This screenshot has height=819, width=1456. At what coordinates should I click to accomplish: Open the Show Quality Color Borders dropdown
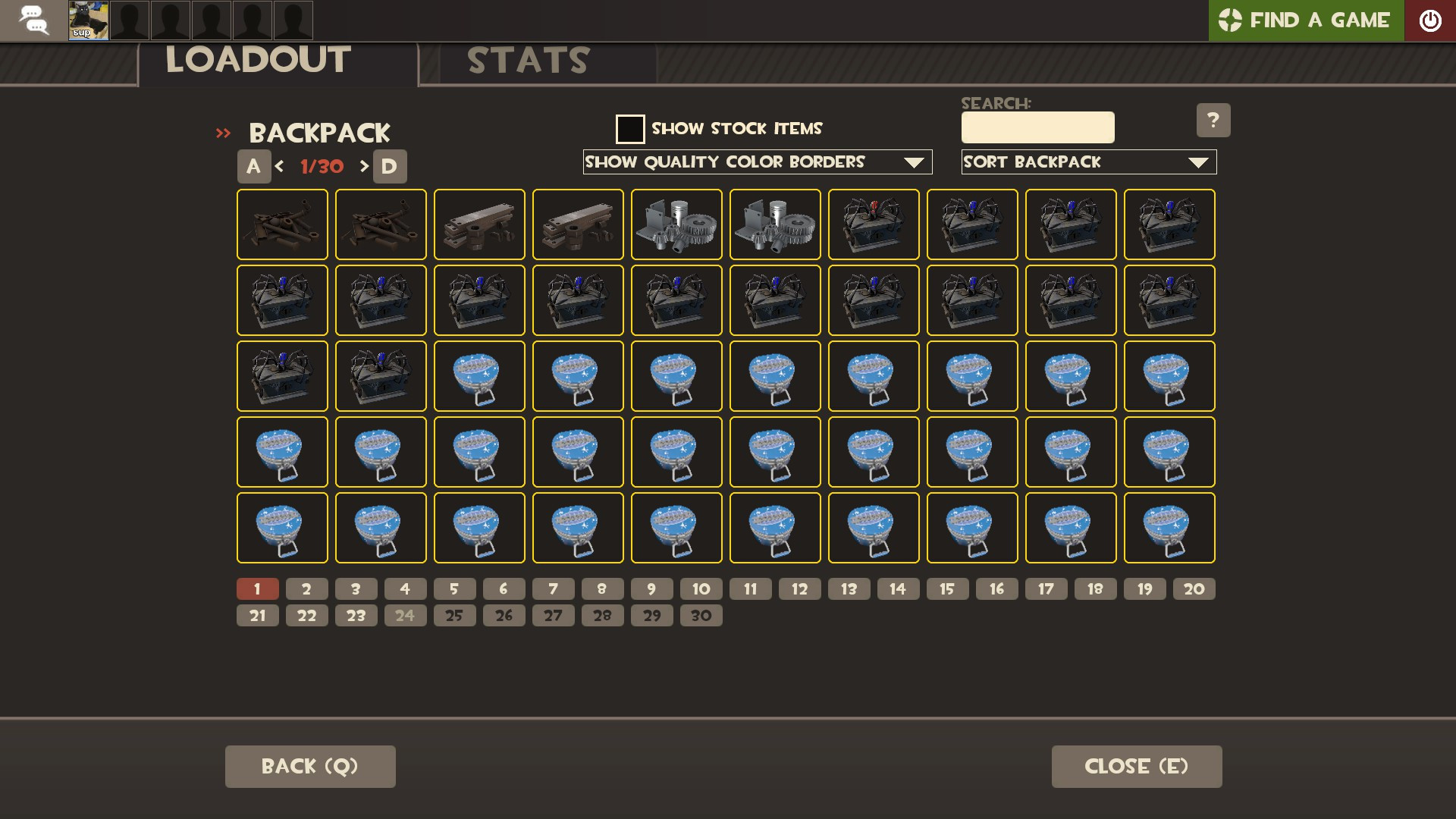coord(757,162)
